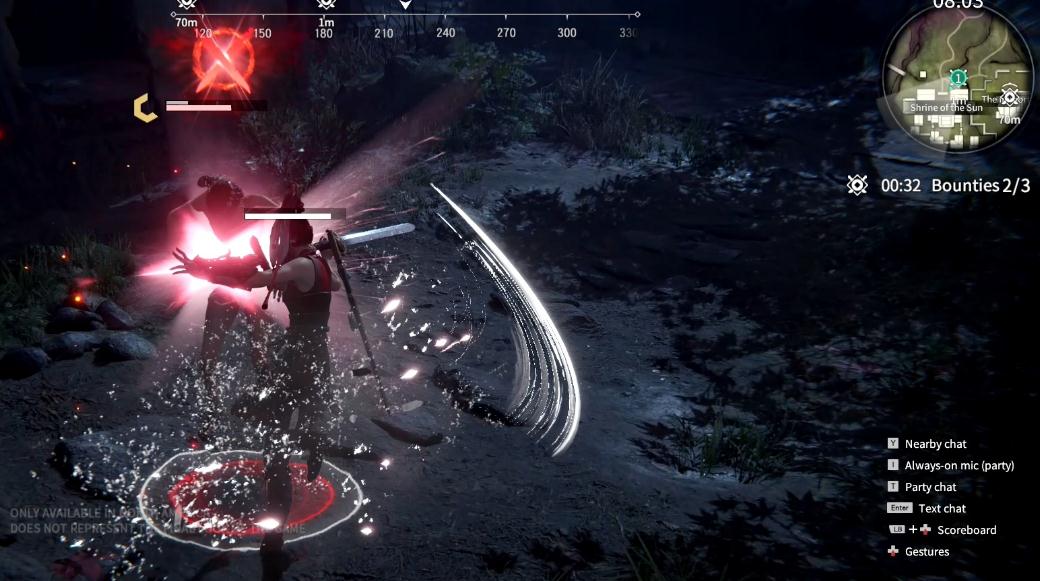
Task: Select the red glowing target marker icon
Action: click(221, 56)
